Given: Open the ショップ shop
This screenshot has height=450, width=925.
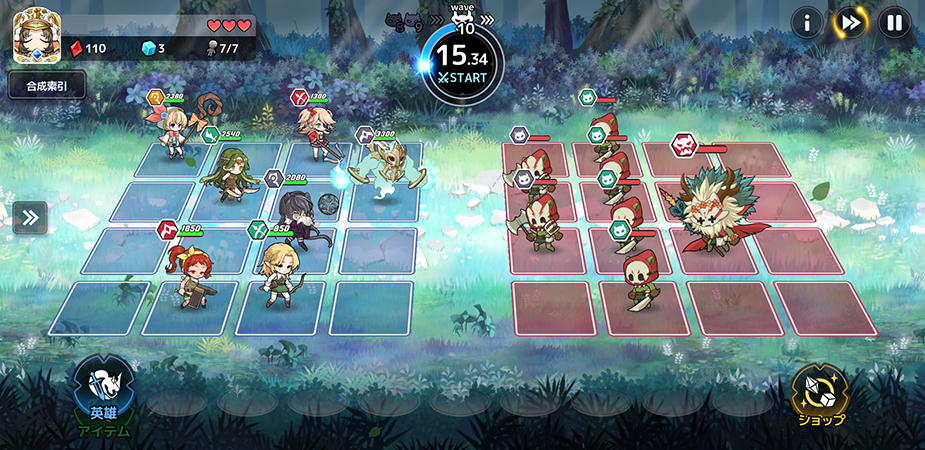Looking at the screenshot, I should (x=820, y=395).
